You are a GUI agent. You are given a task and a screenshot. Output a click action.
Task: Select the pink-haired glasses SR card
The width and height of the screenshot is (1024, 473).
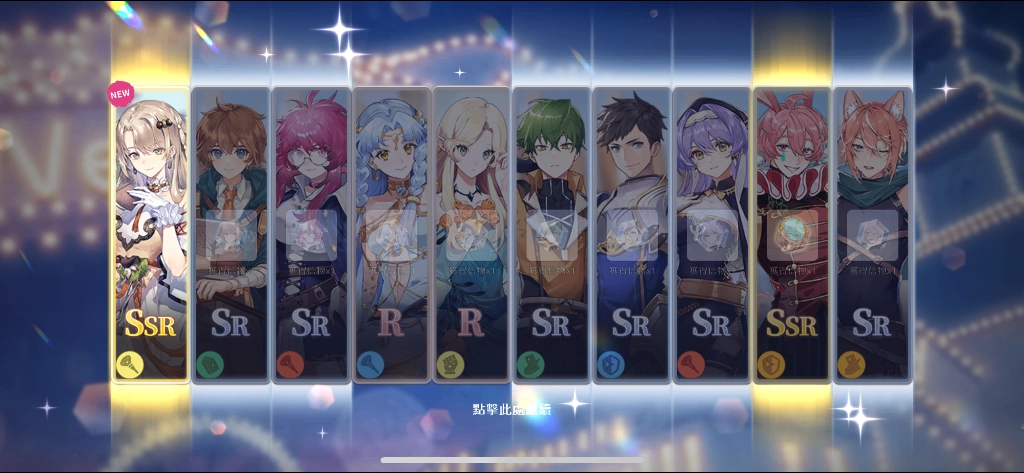click(x=310, y=235)
